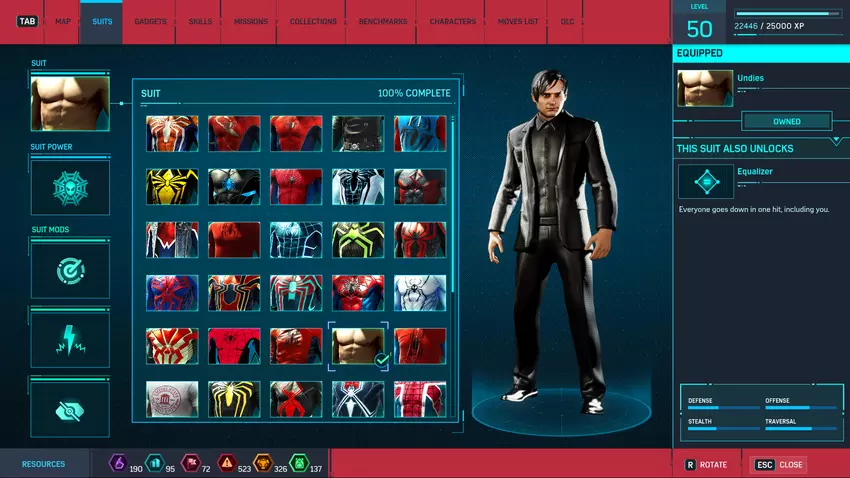Image resolution: width=850 pixels, height=478 pixels.
Task: Select the DLC tab
Action: 567,21
